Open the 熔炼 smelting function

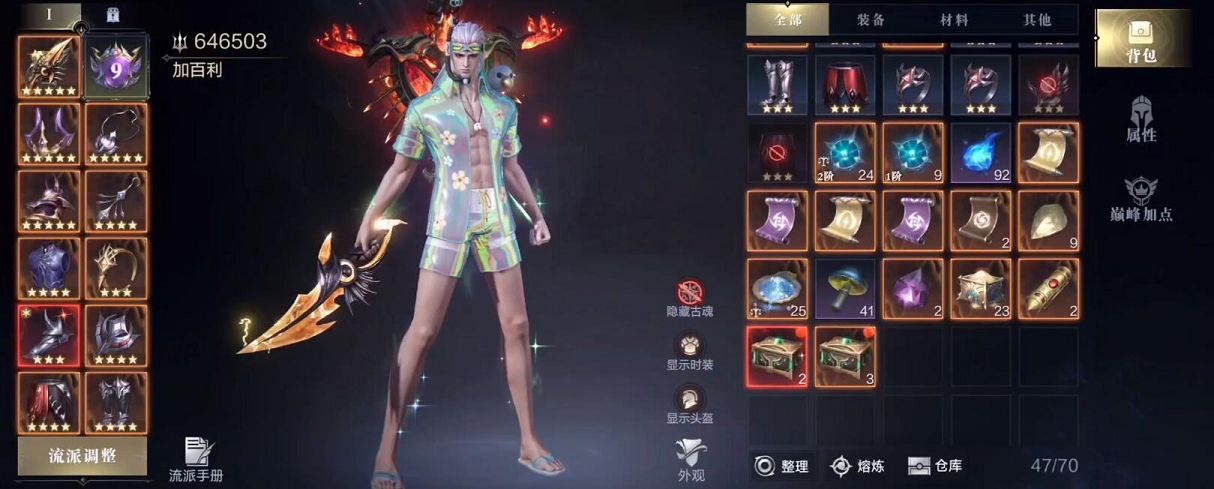[x=856, y=466]
